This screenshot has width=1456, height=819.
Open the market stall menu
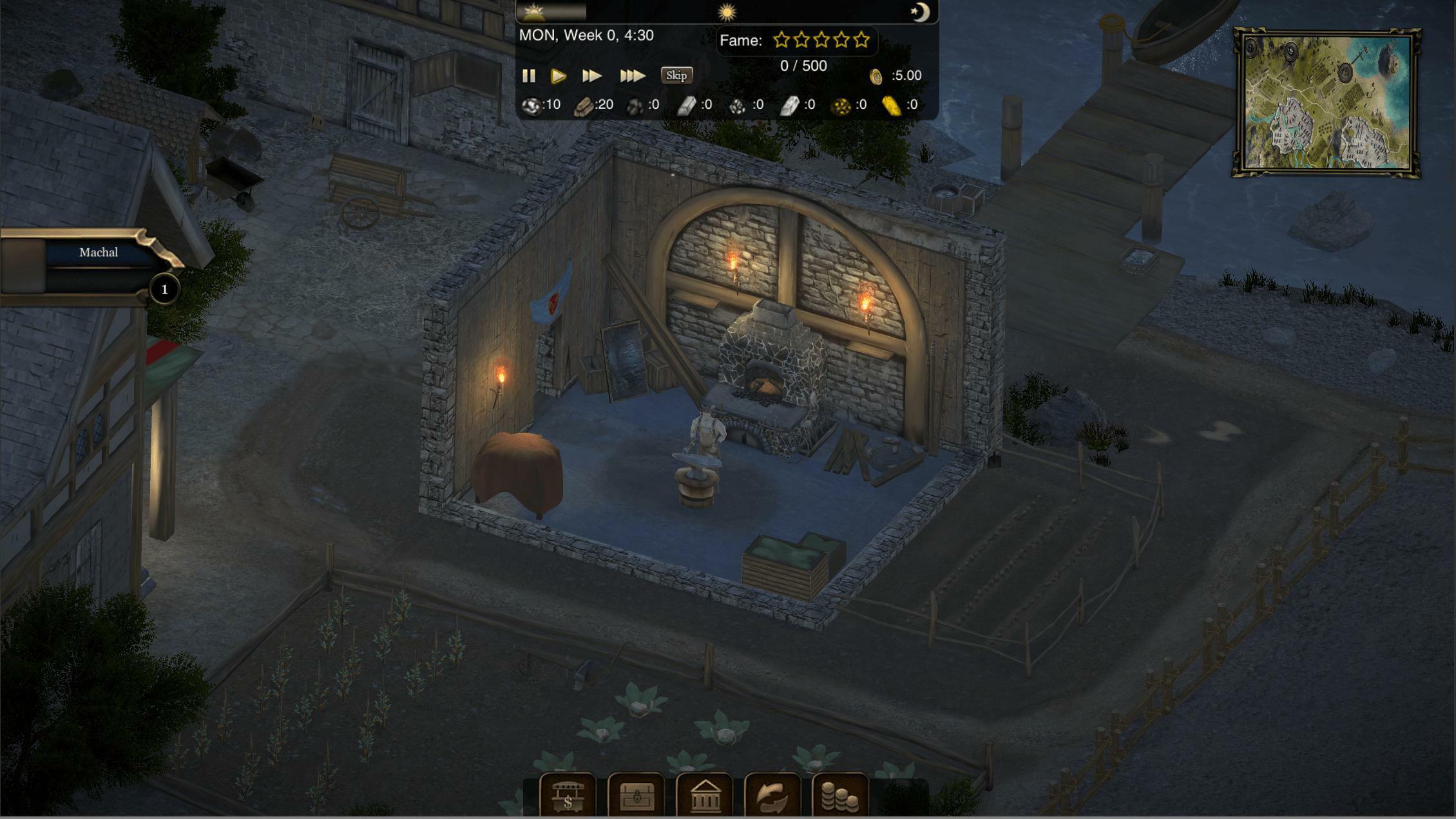570,795
